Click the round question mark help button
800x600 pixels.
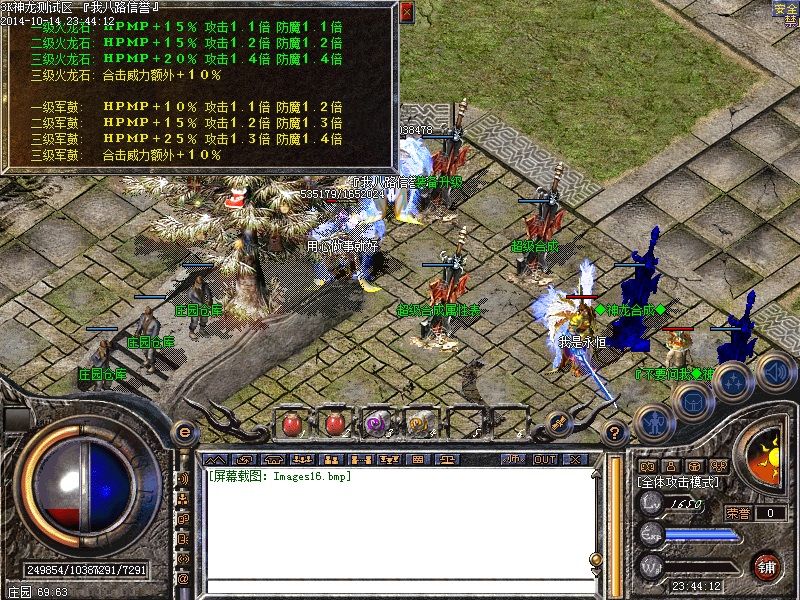(x=616, y=434)
